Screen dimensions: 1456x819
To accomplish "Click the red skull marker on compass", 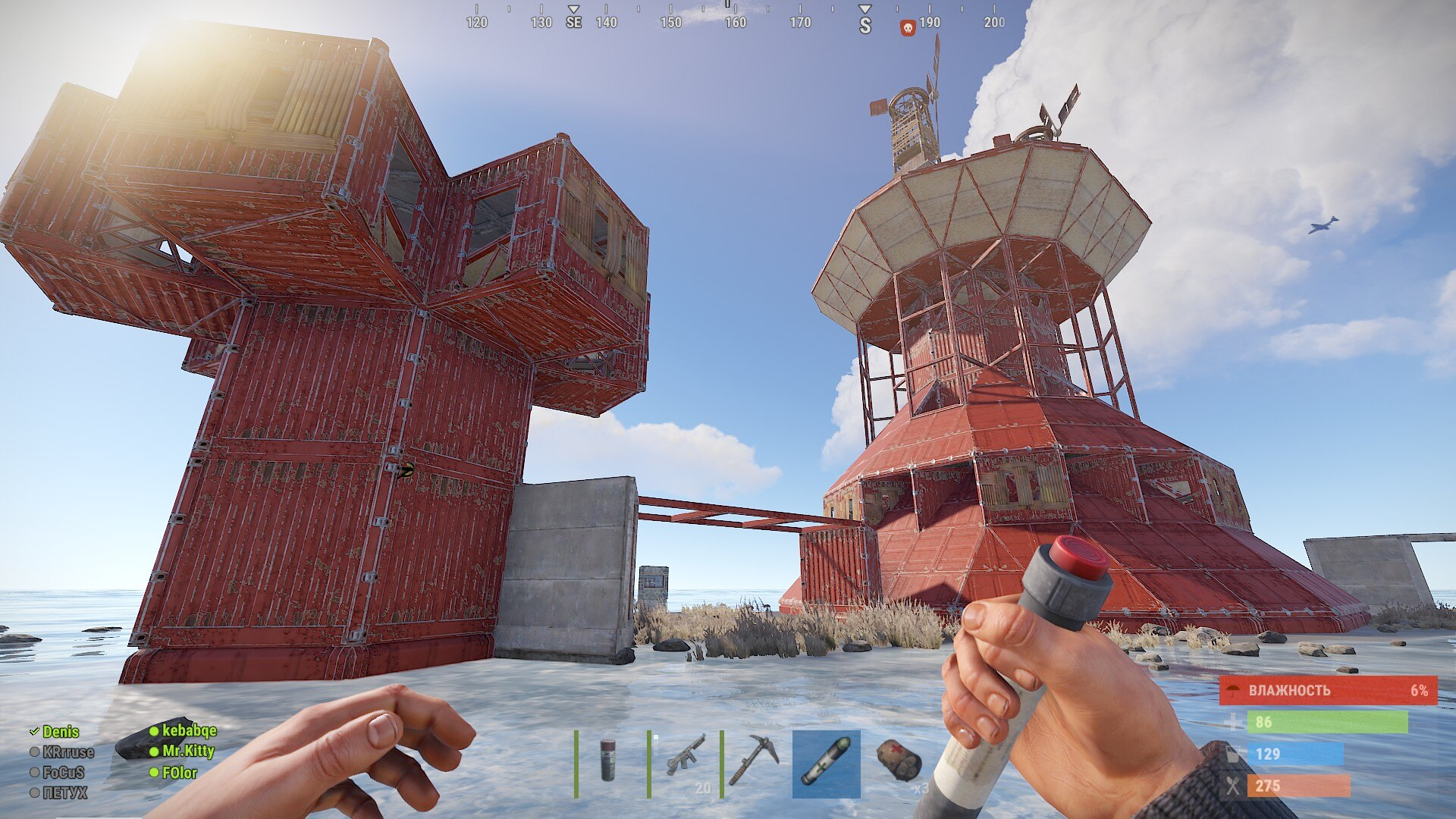I will pos(907,28).
